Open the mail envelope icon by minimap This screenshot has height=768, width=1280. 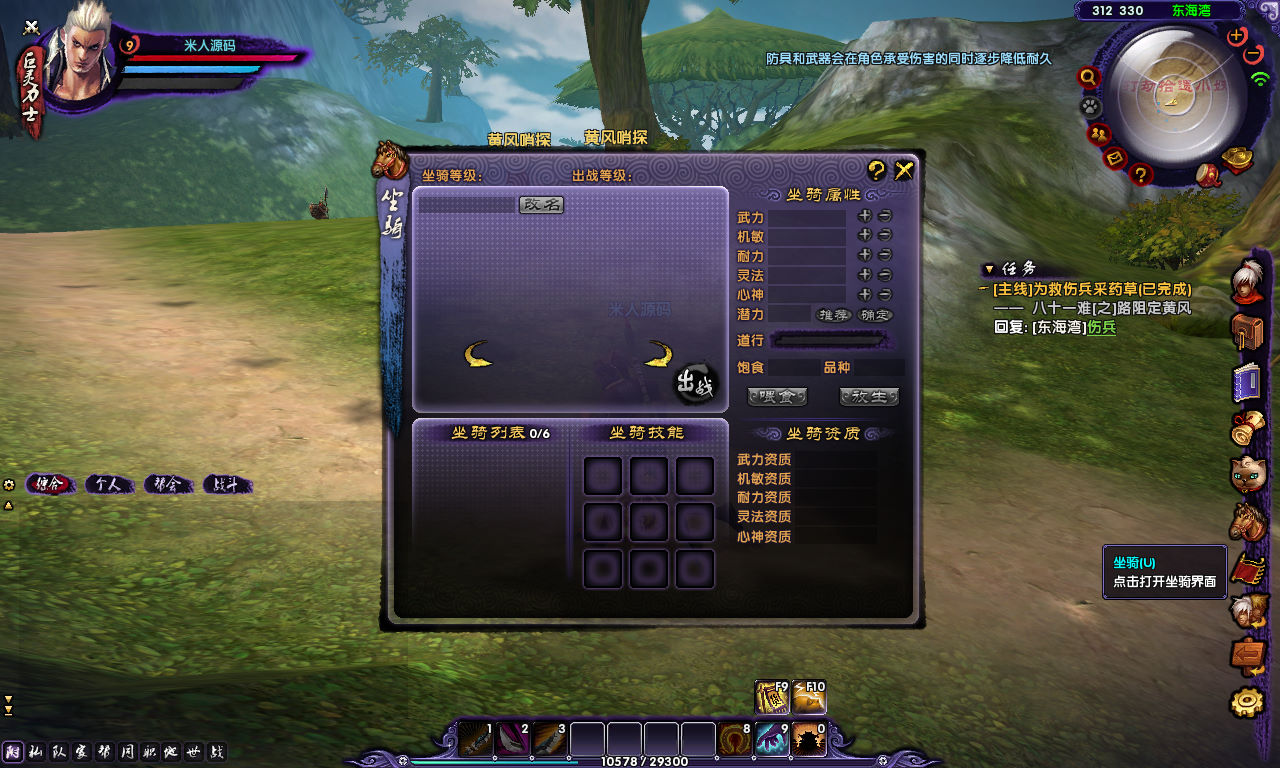(1116, 158)
